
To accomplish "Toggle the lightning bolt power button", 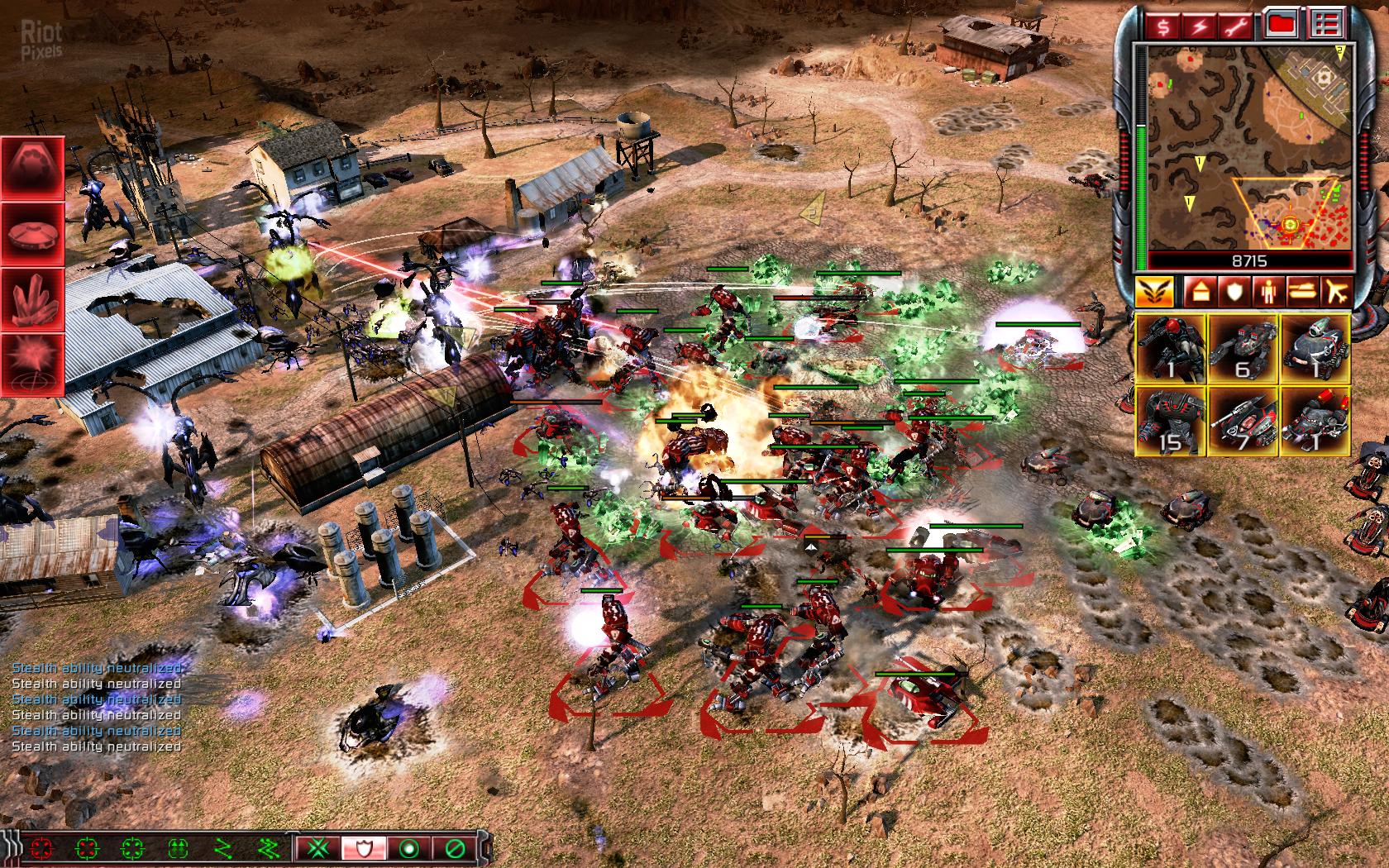I will point(1200,26).
